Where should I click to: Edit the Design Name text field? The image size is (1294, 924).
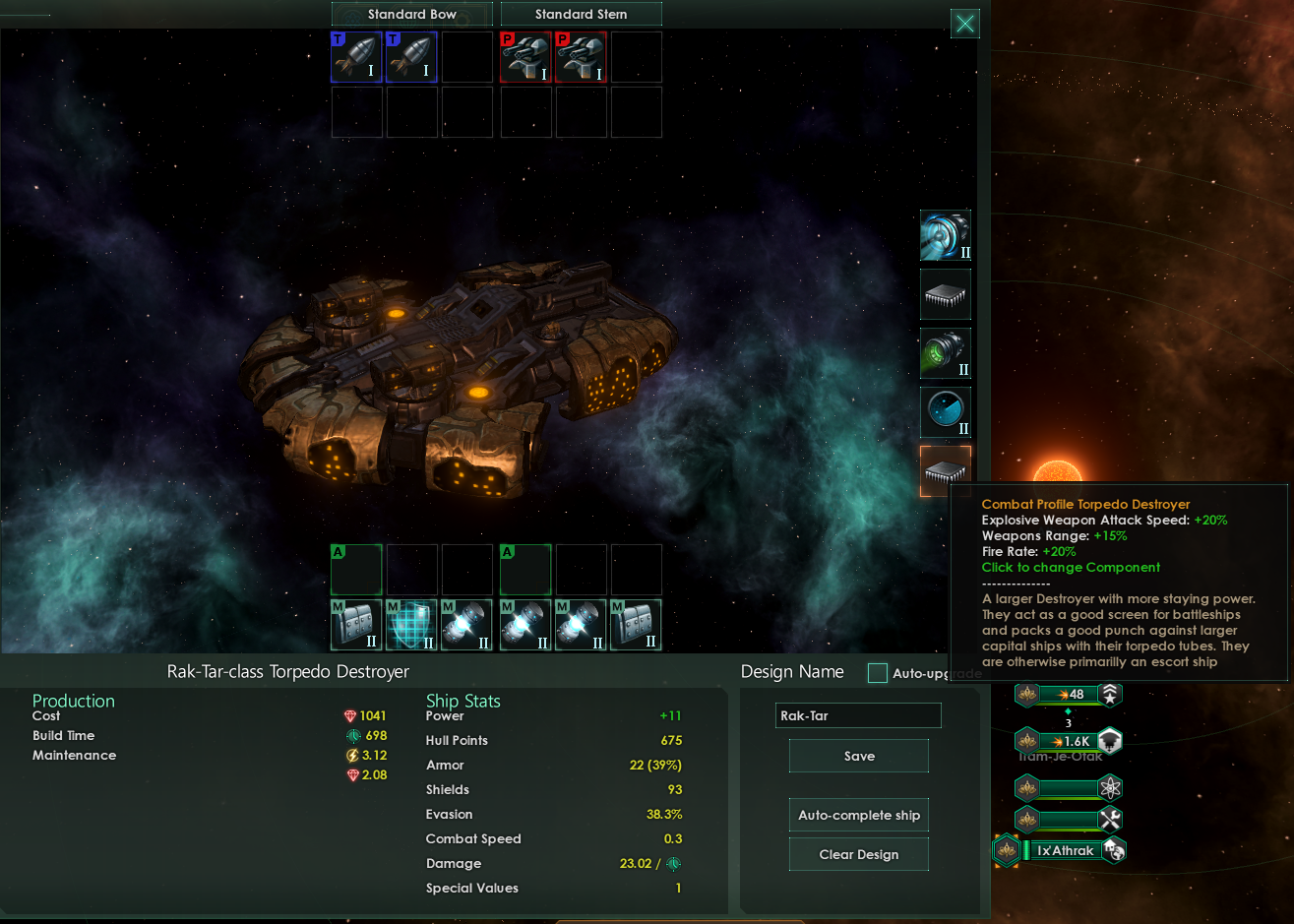[x=858, y=715]
